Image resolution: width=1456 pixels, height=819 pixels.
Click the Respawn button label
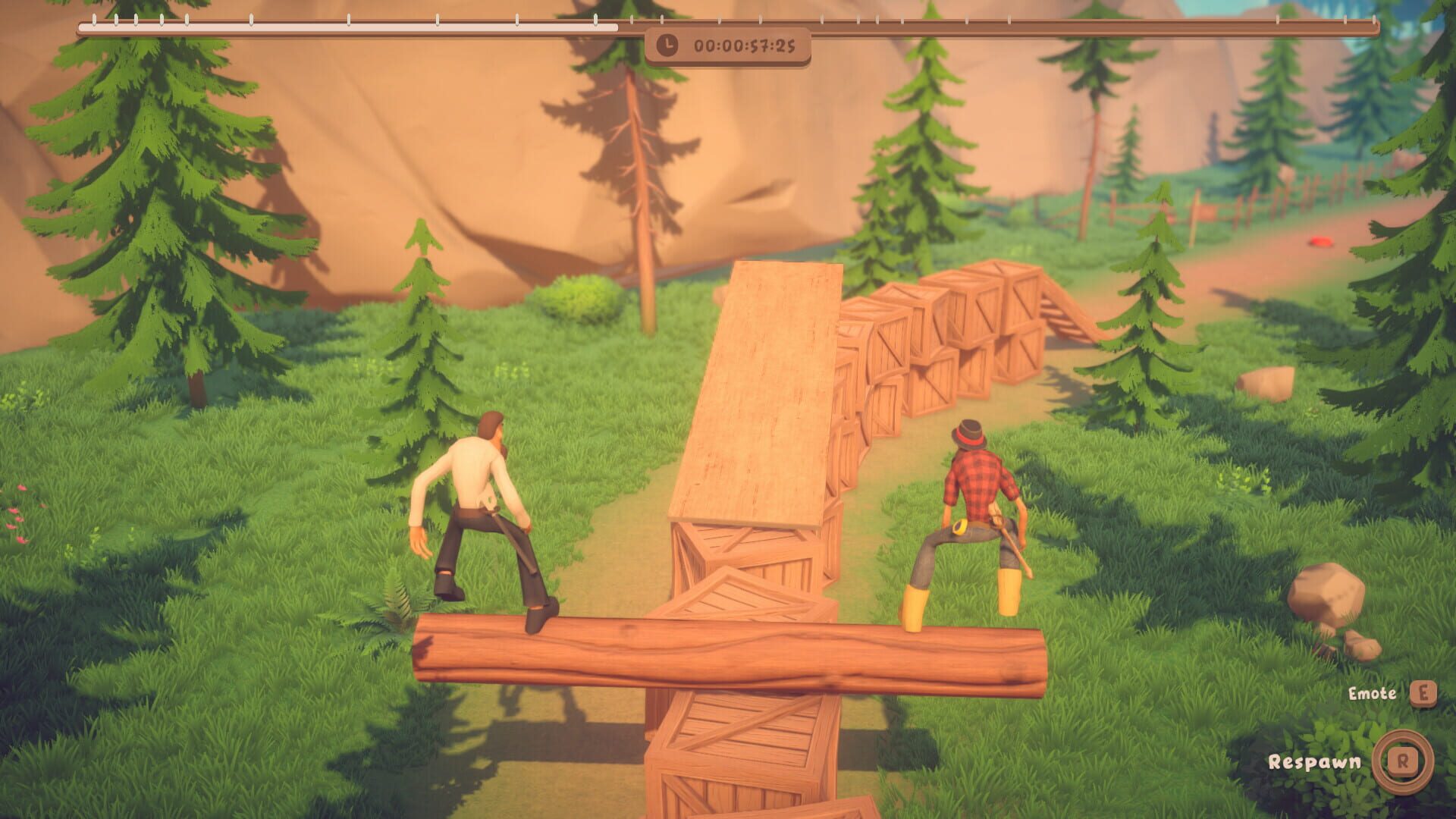[1316, 763]
